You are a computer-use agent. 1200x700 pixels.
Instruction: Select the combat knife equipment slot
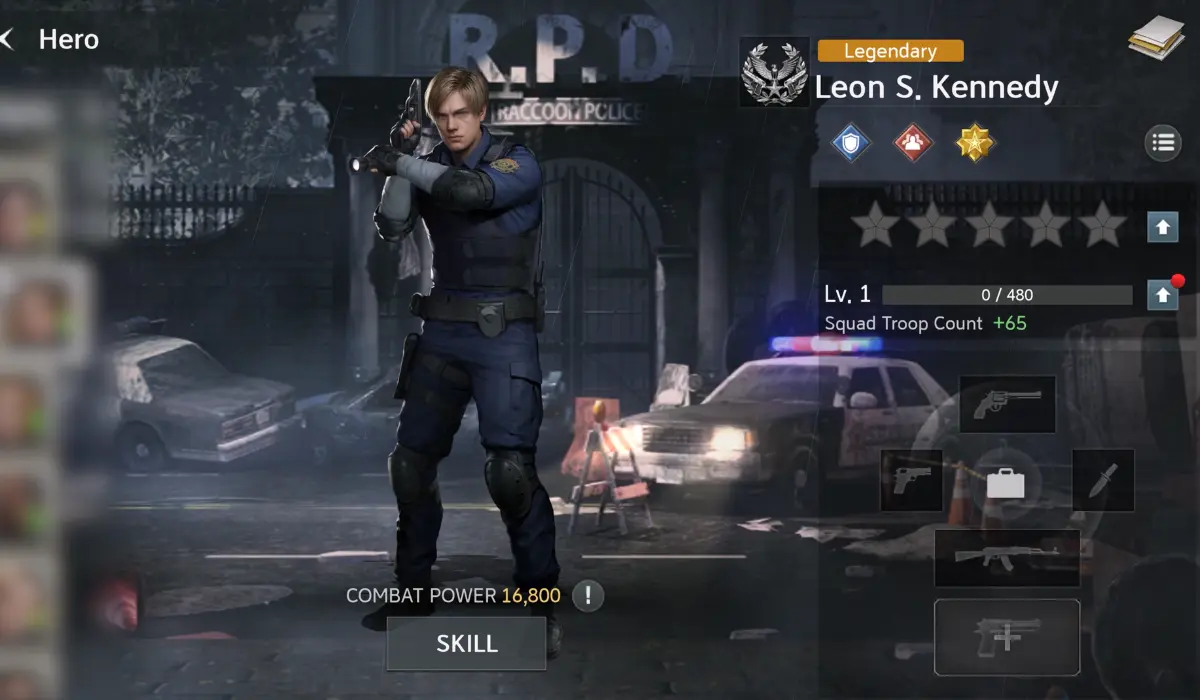(x=1103, y=480)
